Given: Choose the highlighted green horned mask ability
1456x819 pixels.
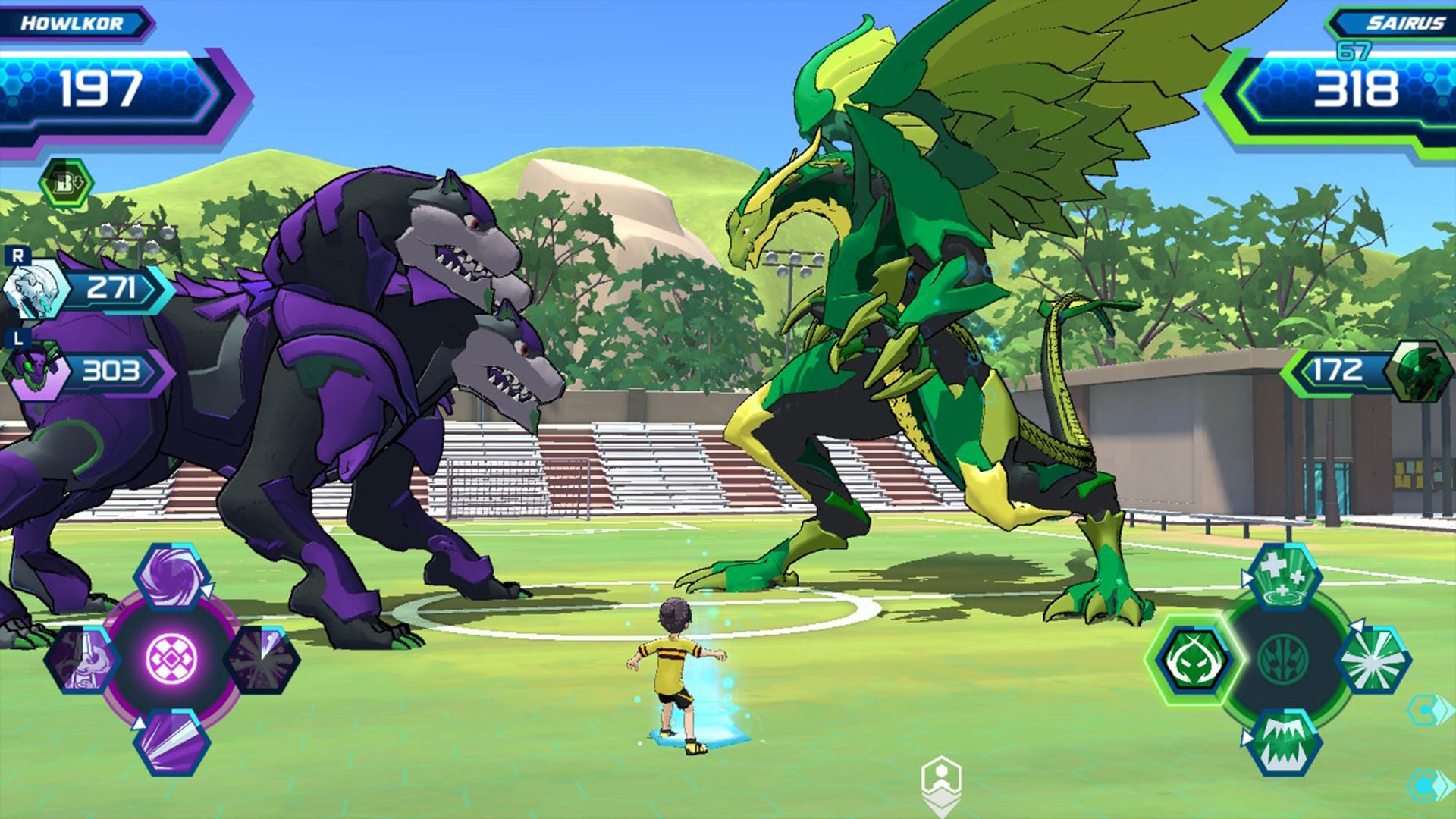Looking at the screenshot, I should coord(1194,660).
